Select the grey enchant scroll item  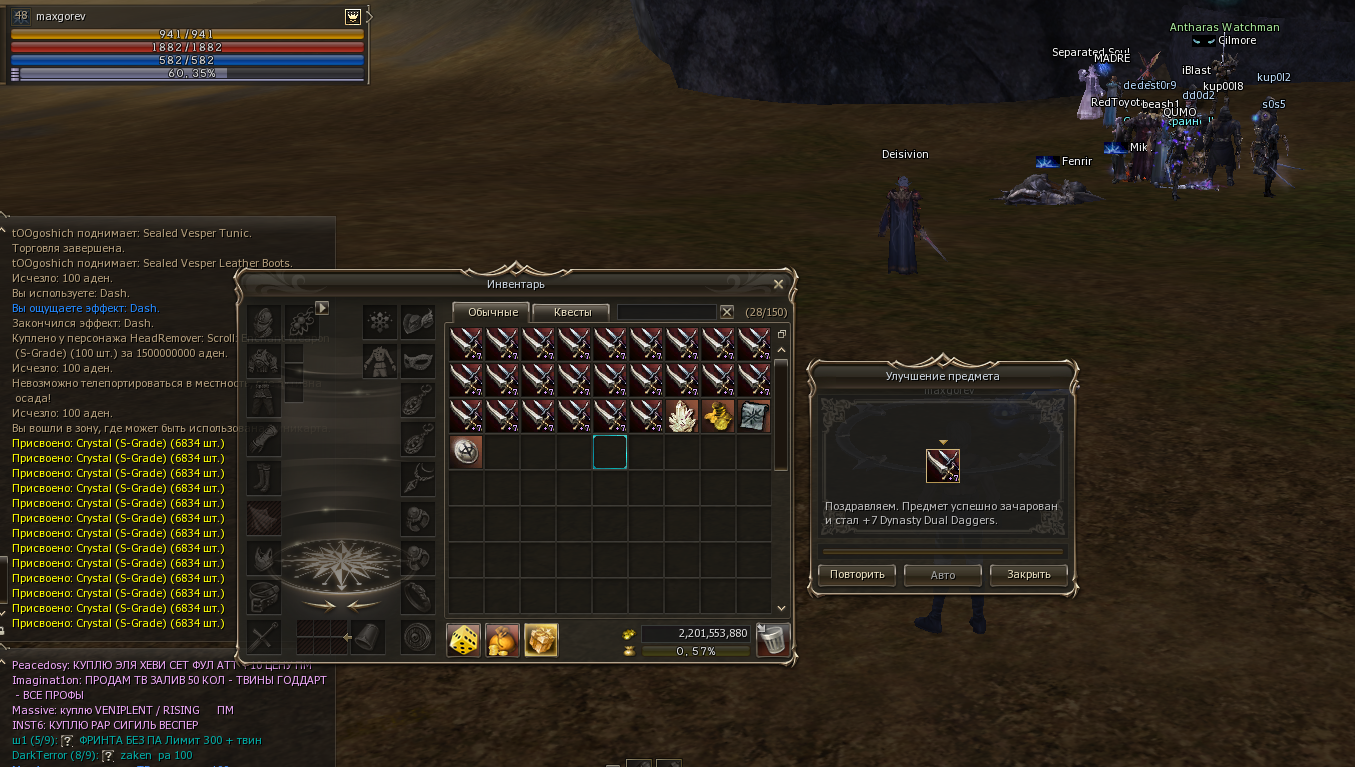tap(754, 416)
